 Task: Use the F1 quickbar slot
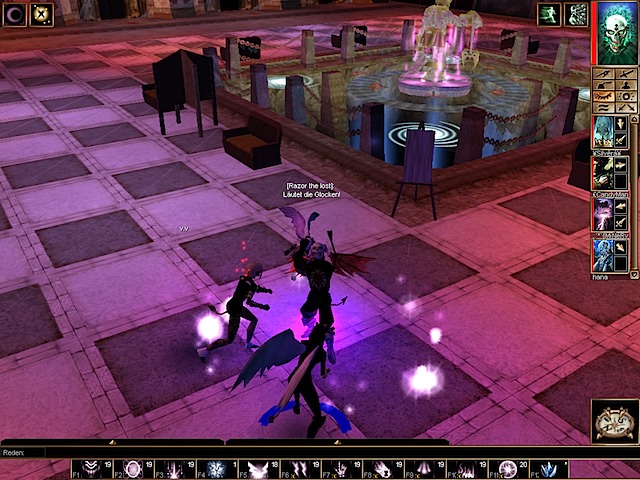tap(91, 469)
